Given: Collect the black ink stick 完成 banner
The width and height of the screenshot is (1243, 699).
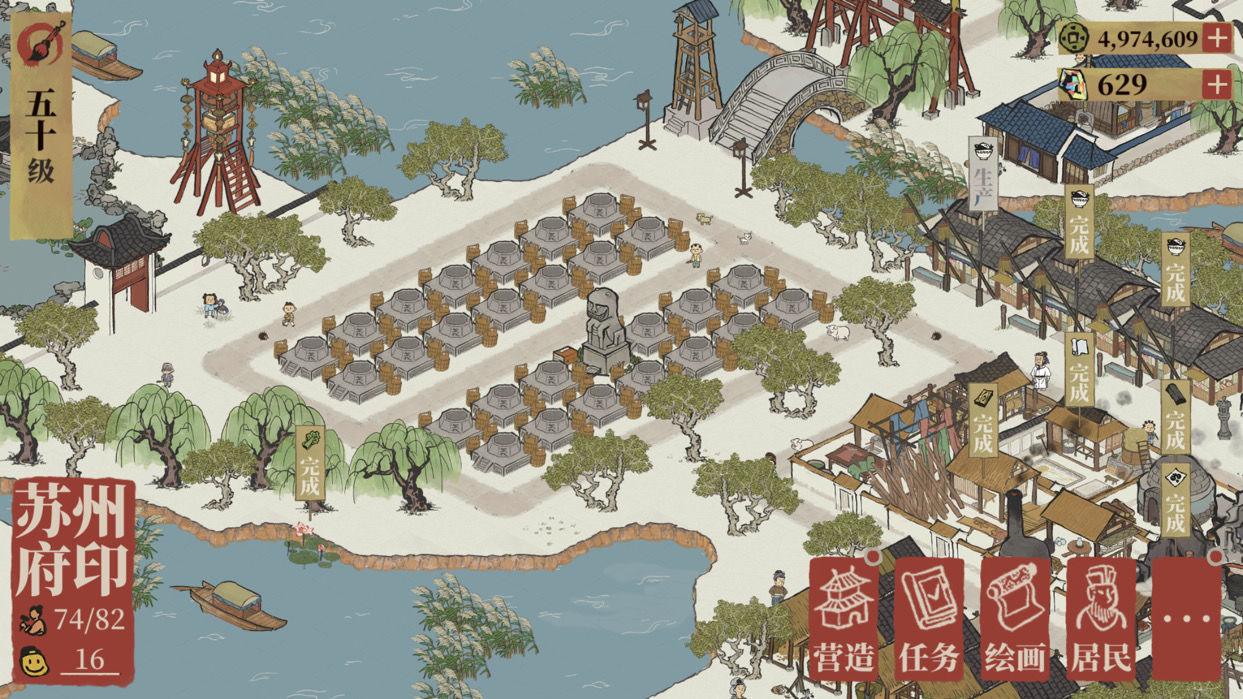Looking at the screenshot, I should point(1175,420).
